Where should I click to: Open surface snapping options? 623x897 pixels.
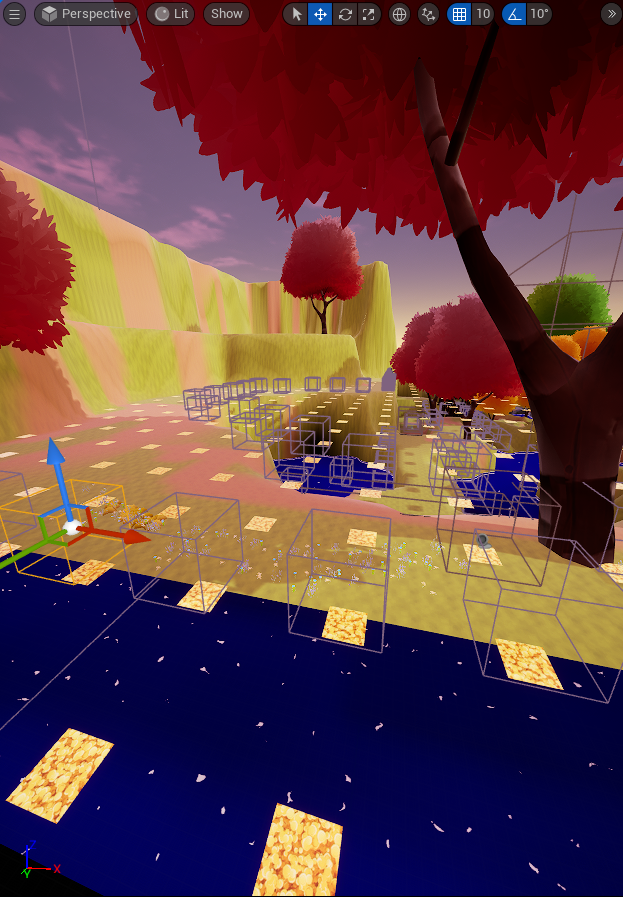pyautogui.click(x=429, y=14)
